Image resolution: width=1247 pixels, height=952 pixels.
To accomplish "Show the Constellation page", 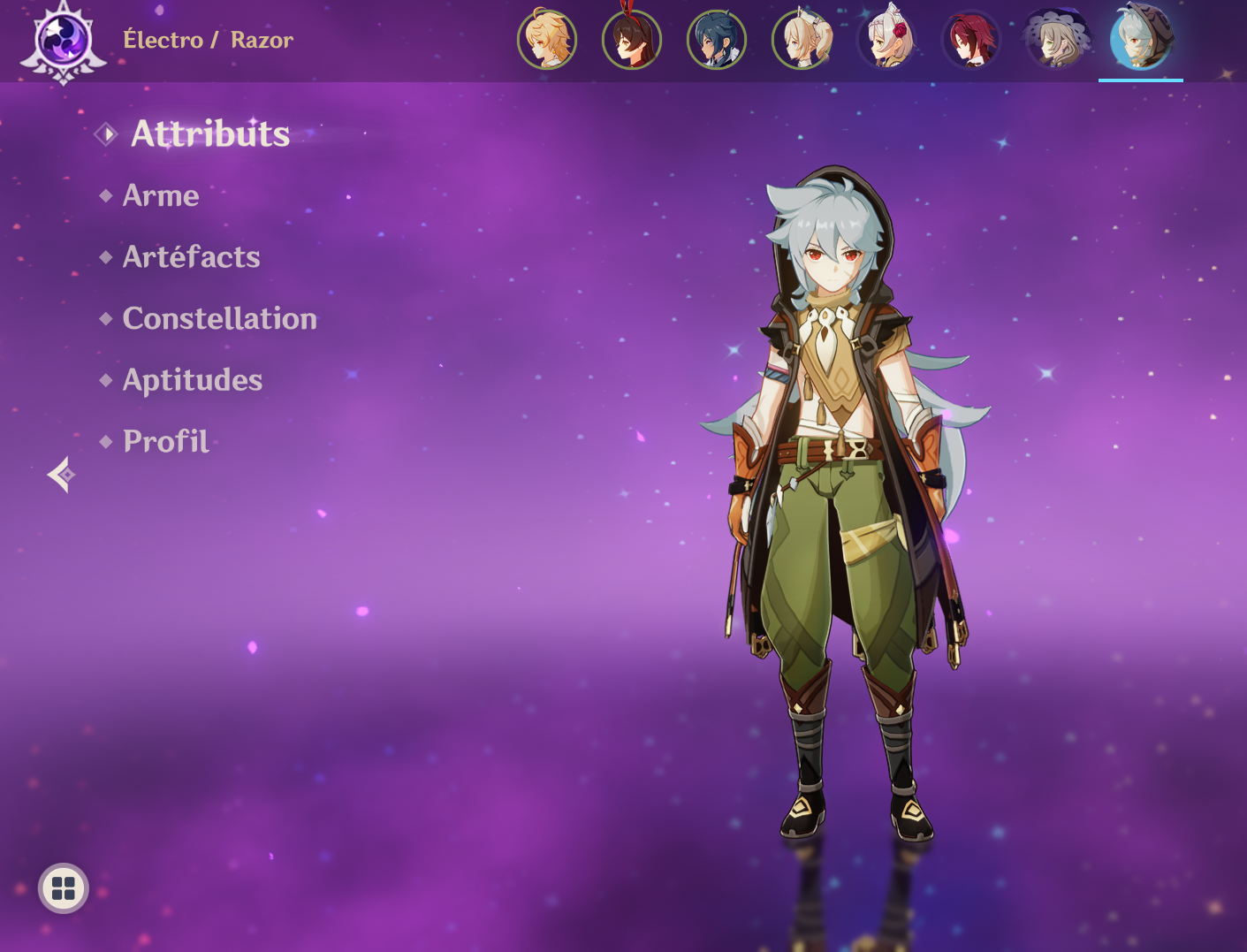I will coord(219,318).
